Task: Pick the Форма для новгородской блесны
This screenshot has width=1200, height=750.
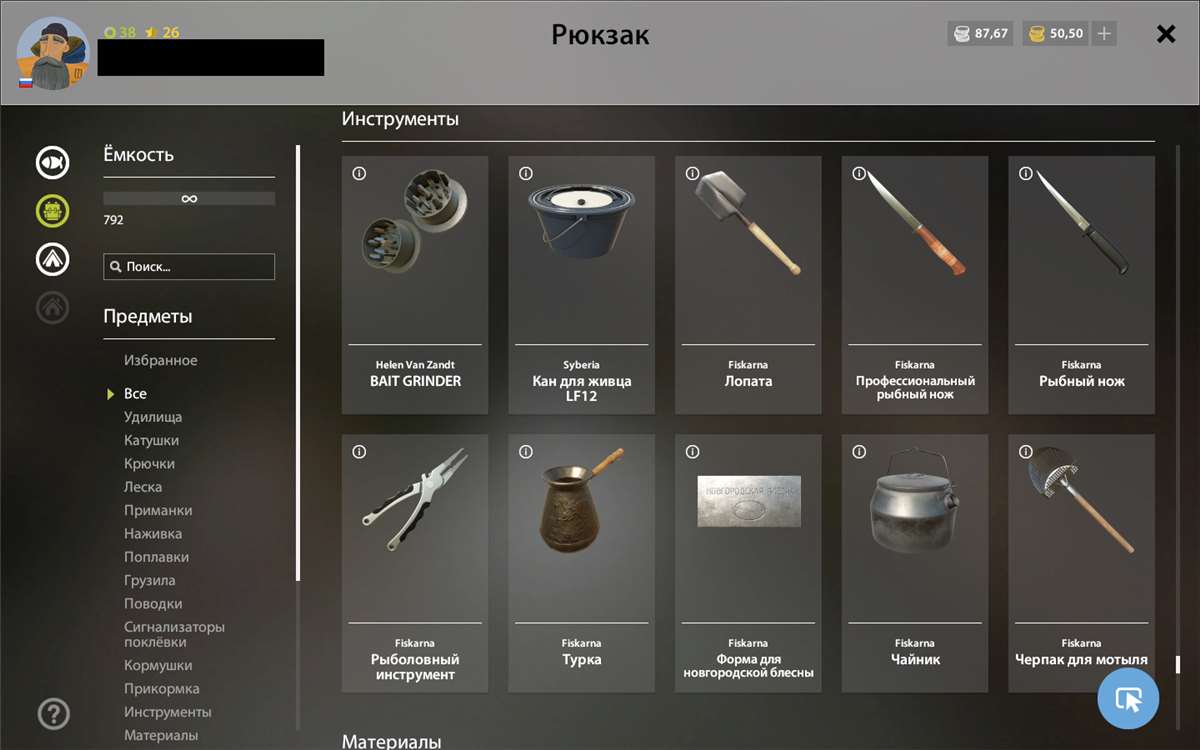Action: tap(748, 562)
